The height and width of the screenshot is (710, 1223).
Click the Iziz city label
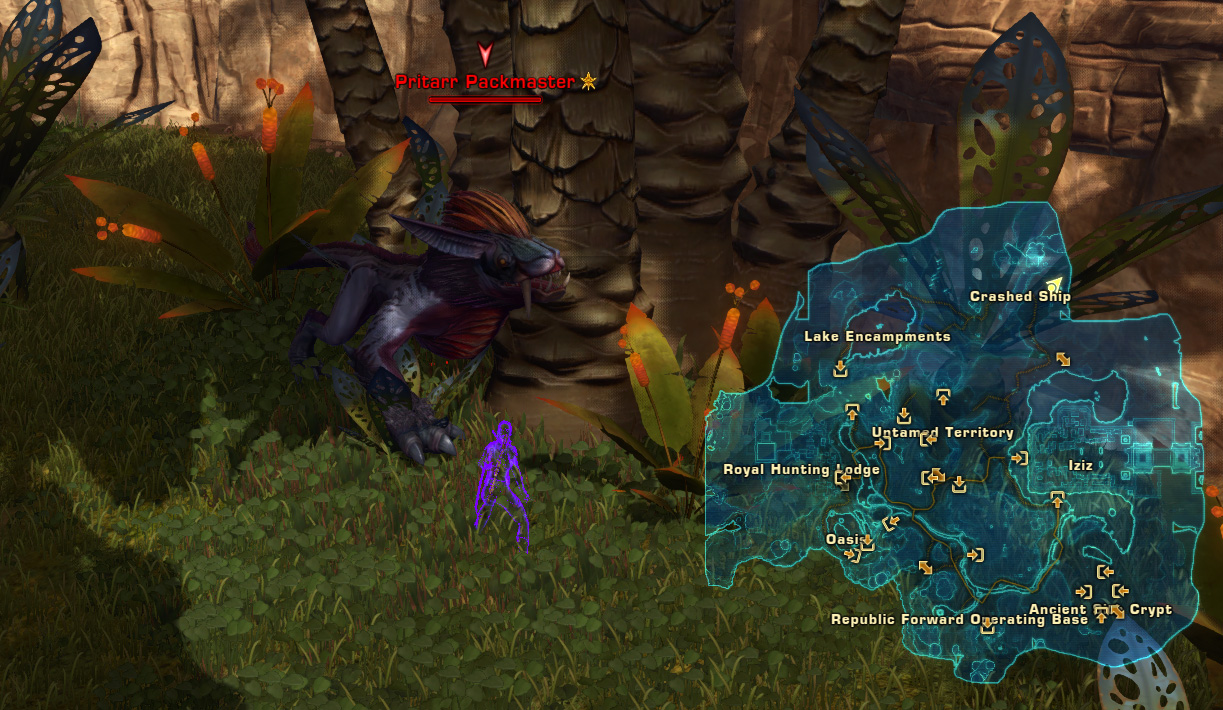[1080, 466]
